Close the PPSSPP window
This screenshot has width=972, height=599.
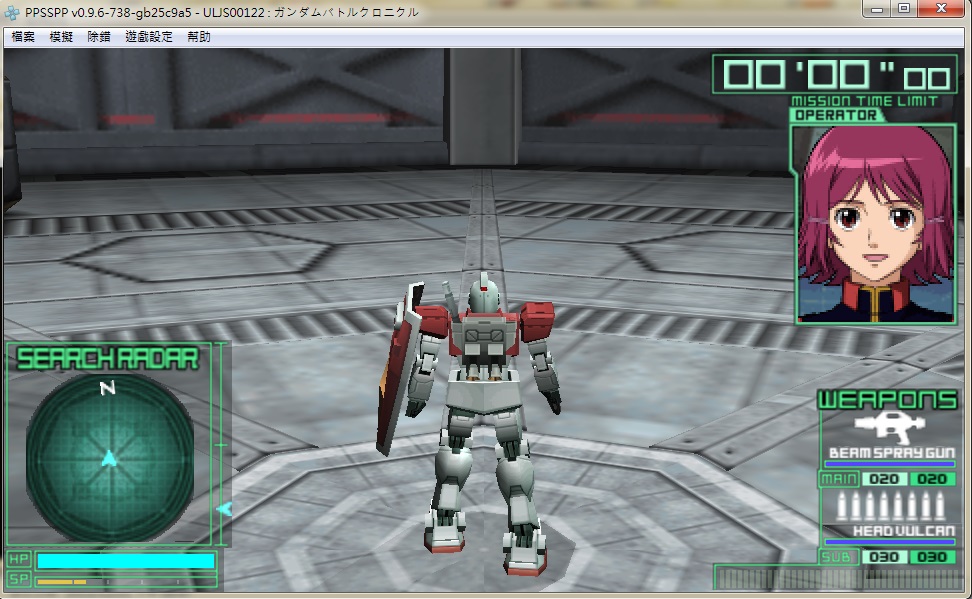pos(944,9)
